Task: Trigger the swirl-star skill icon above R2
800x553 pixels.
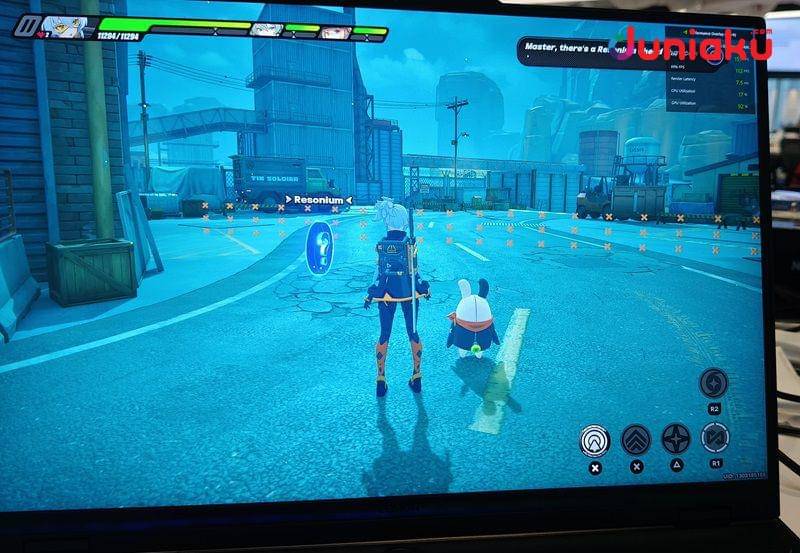Action: (713, 382)
